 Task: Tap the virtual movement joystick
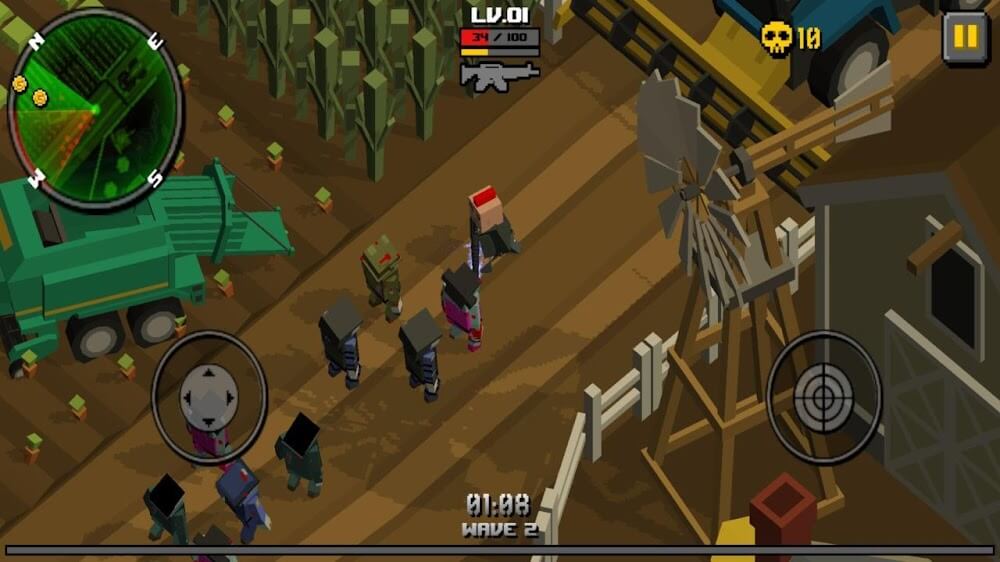[209, 397]
